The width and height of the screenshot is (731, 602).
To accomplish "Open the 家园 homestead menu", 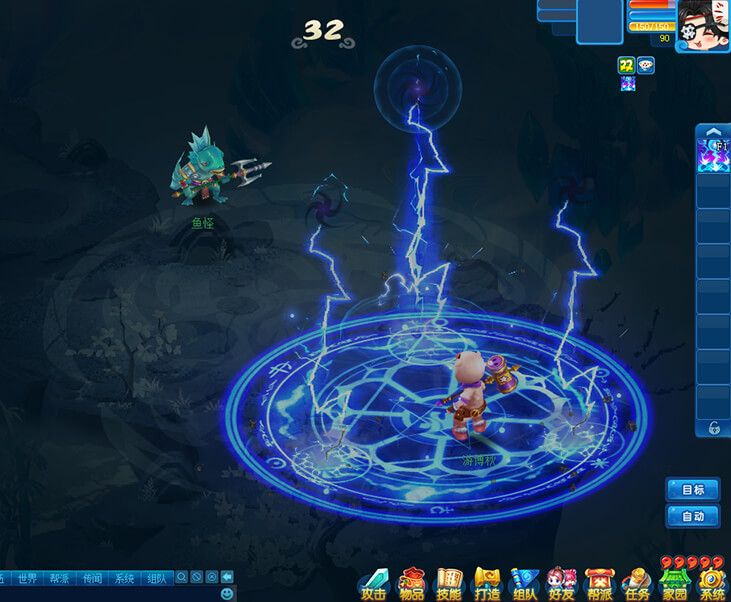I will 674,584.
